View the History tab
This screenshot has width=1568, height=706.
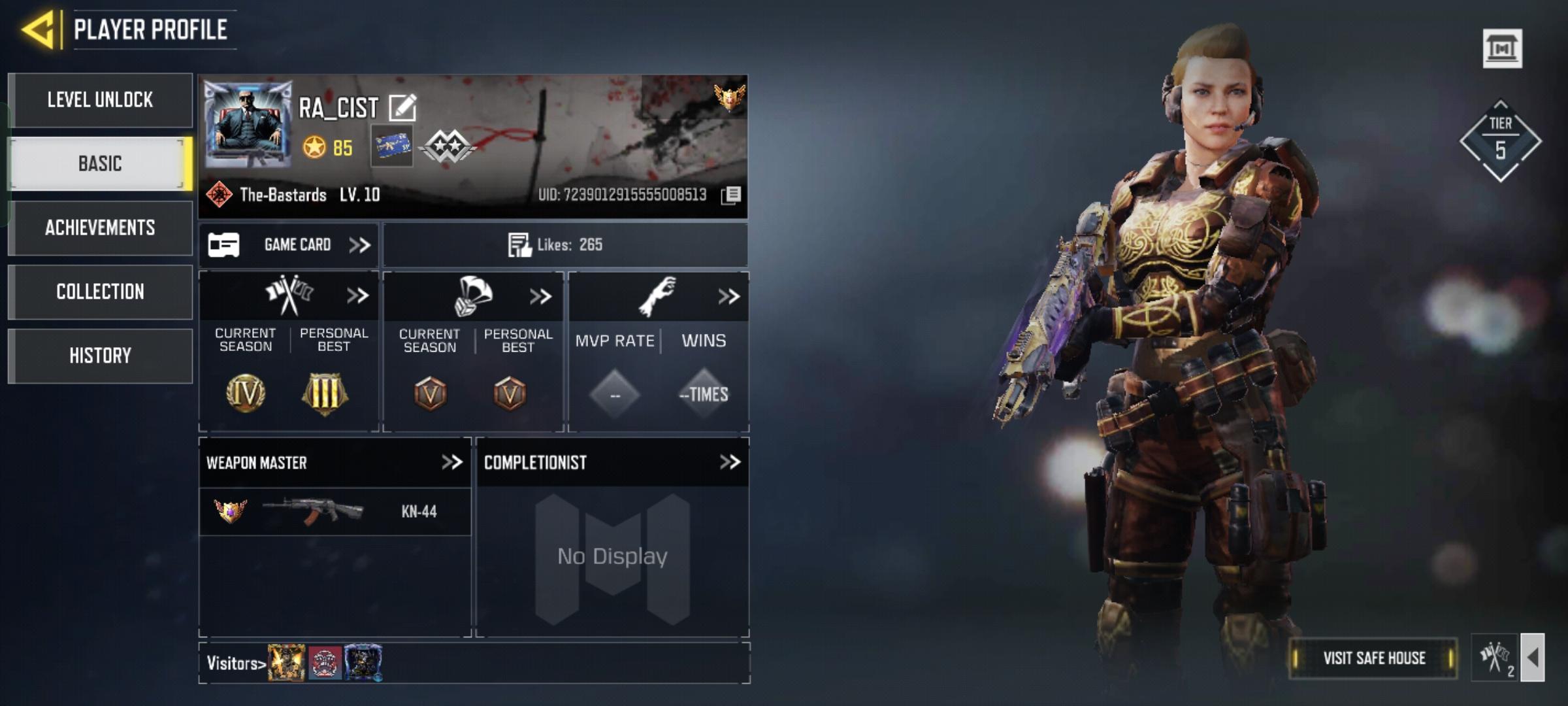tap(101, 356)
